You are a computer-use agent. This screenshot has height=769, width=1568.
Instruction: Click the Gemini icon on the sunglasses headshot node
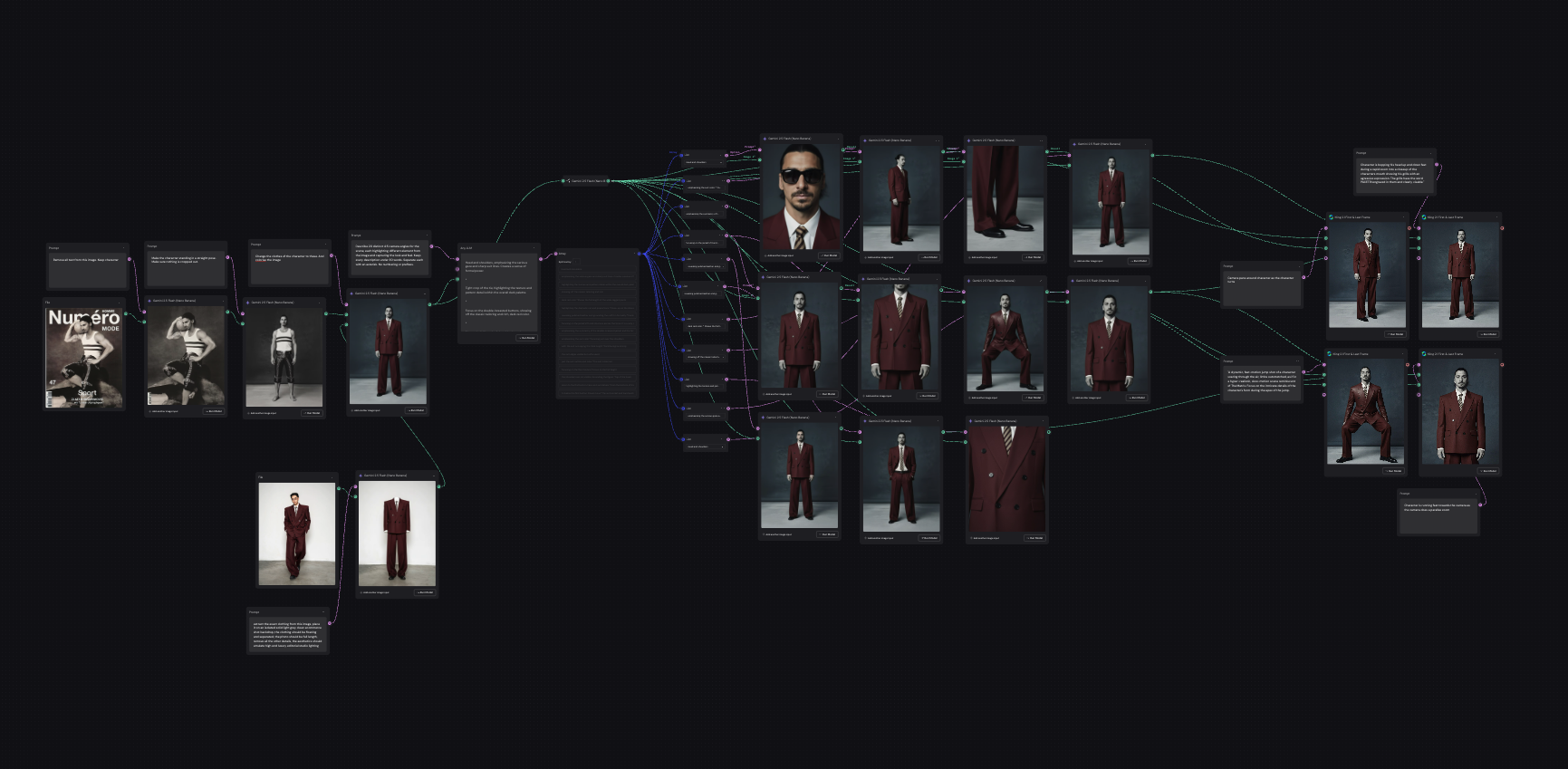click(764, 139)
